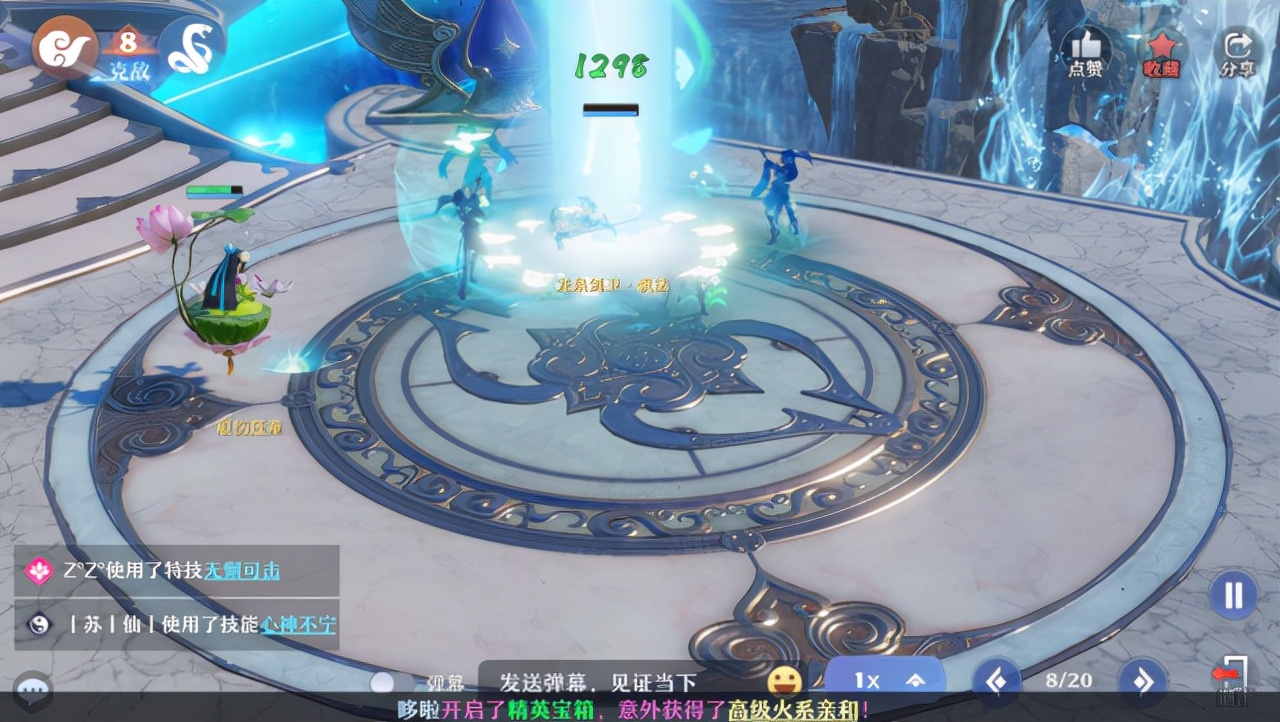Open the chat speech bubble icon
The height and width of the screenshot is (722, 1280).
33,690
